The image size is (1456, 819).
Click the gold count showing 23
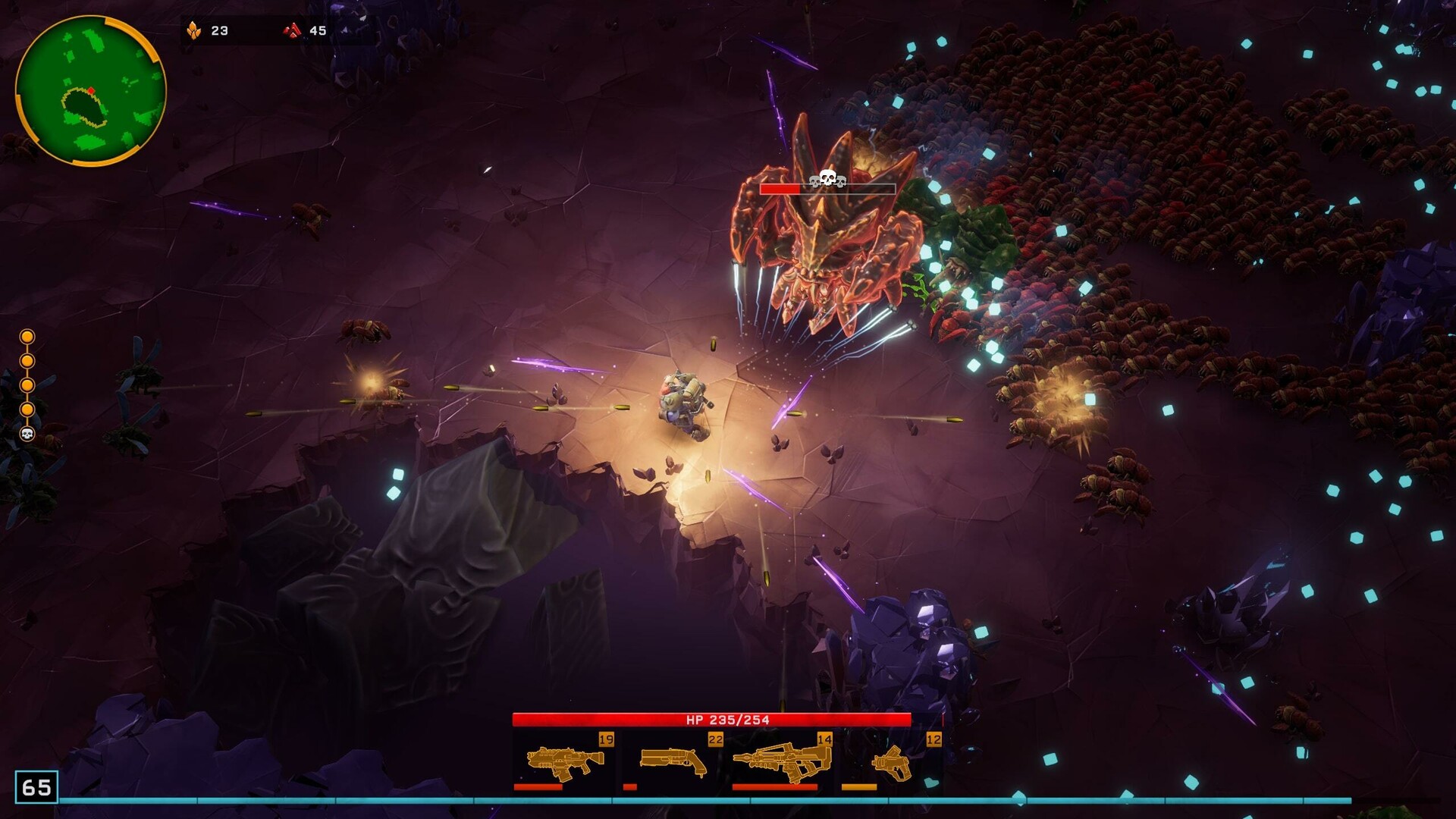[x=218, y=30]
